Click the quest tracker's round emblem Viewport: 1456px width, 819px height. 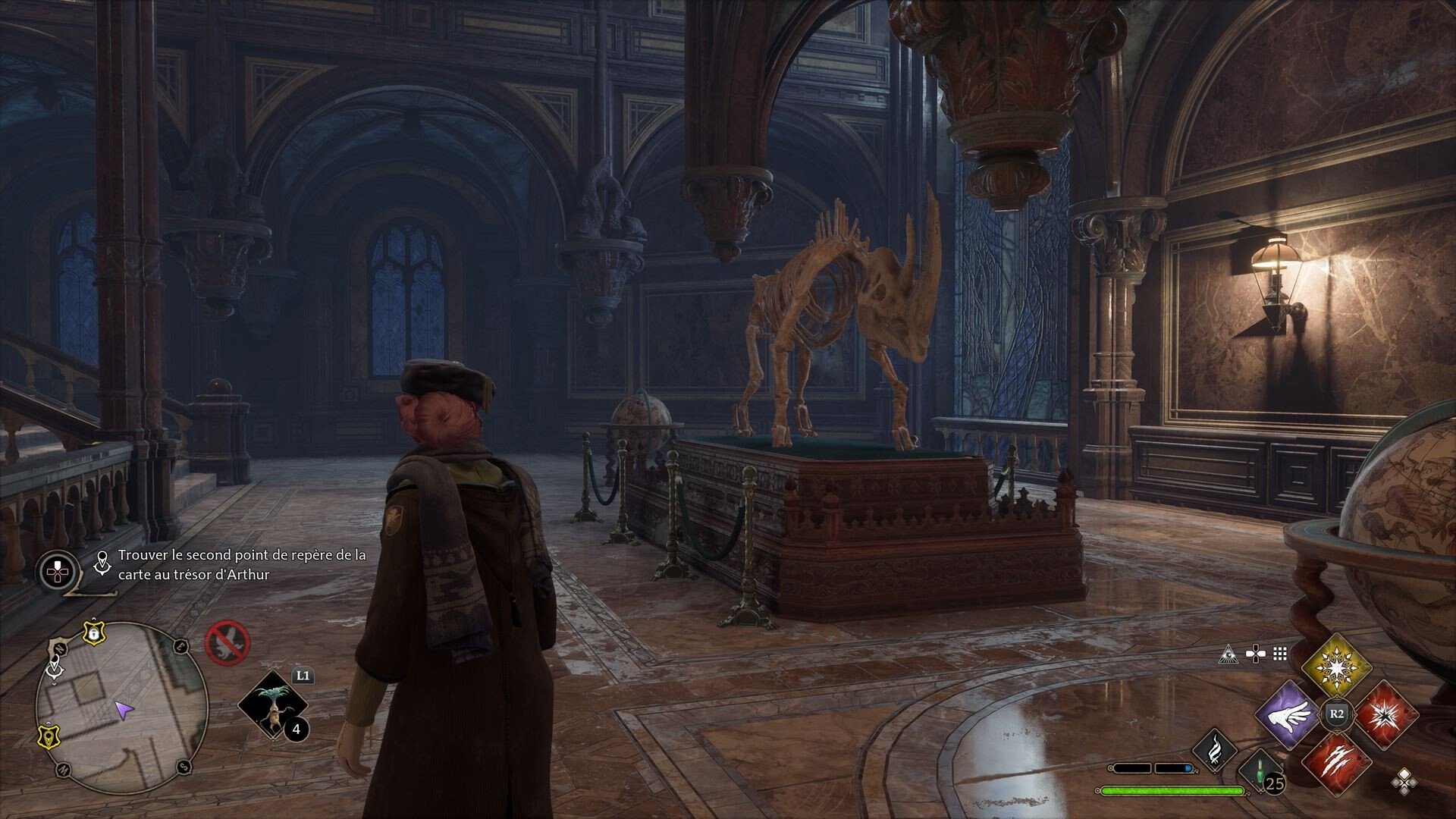click(58, 571)
